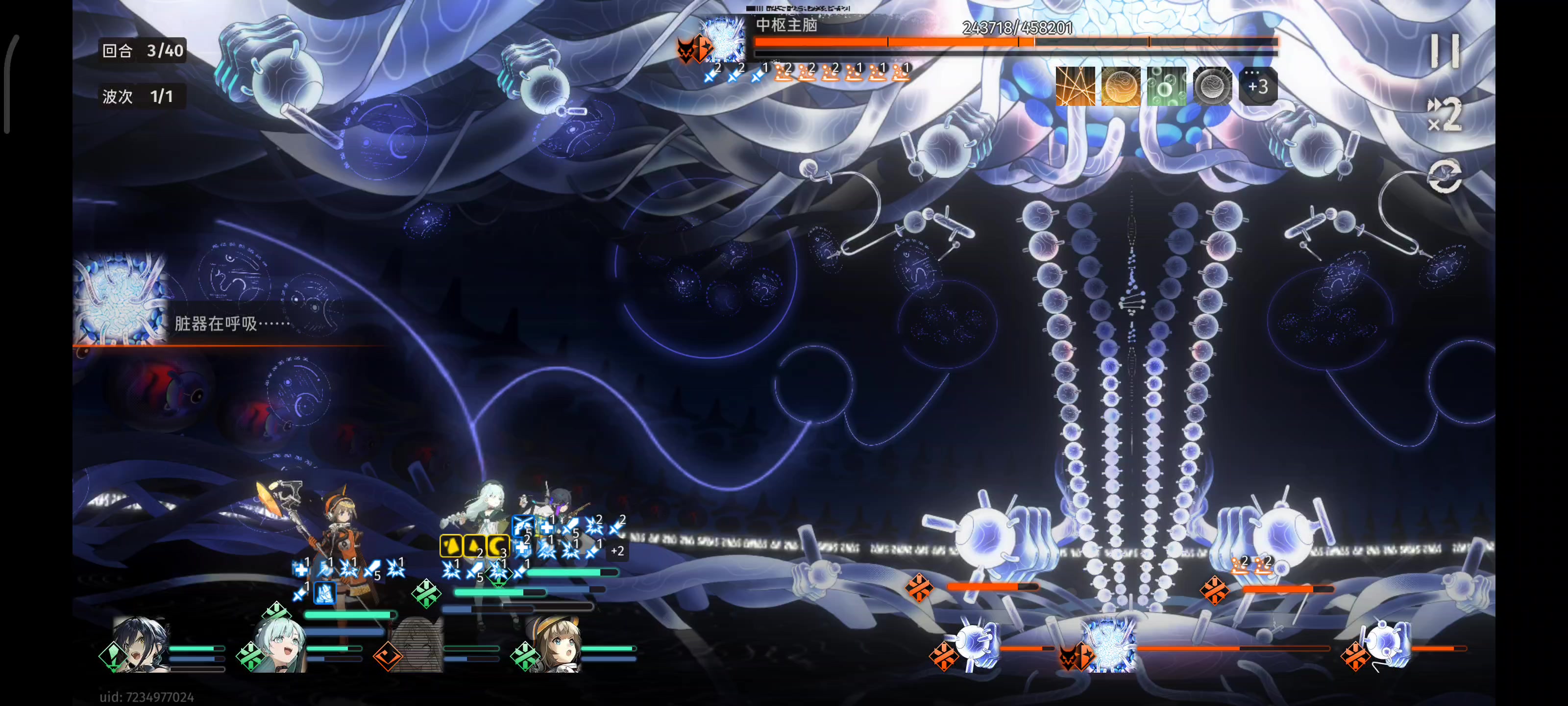
Task: Pause the battle
Action: coord(1445,51)
